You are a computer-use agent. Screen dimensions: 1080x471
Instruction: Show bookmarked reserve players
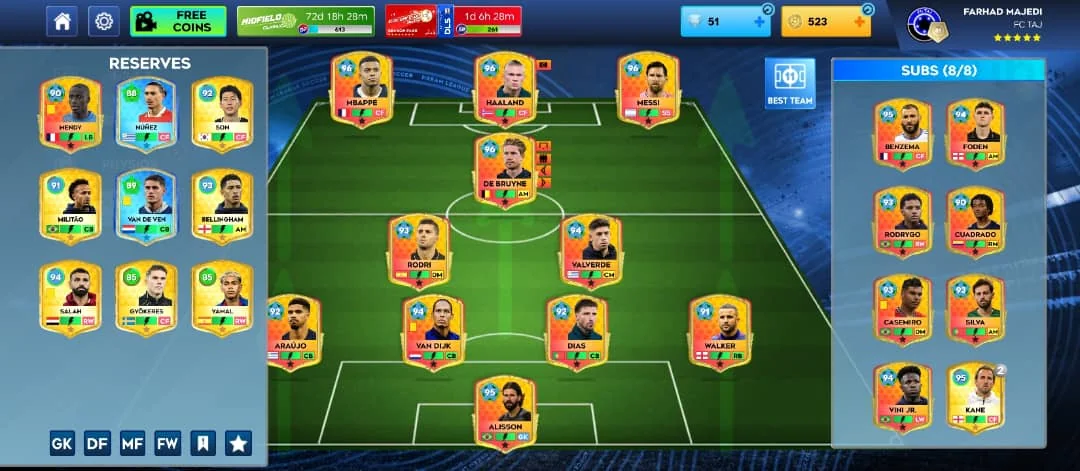(202, 442)
